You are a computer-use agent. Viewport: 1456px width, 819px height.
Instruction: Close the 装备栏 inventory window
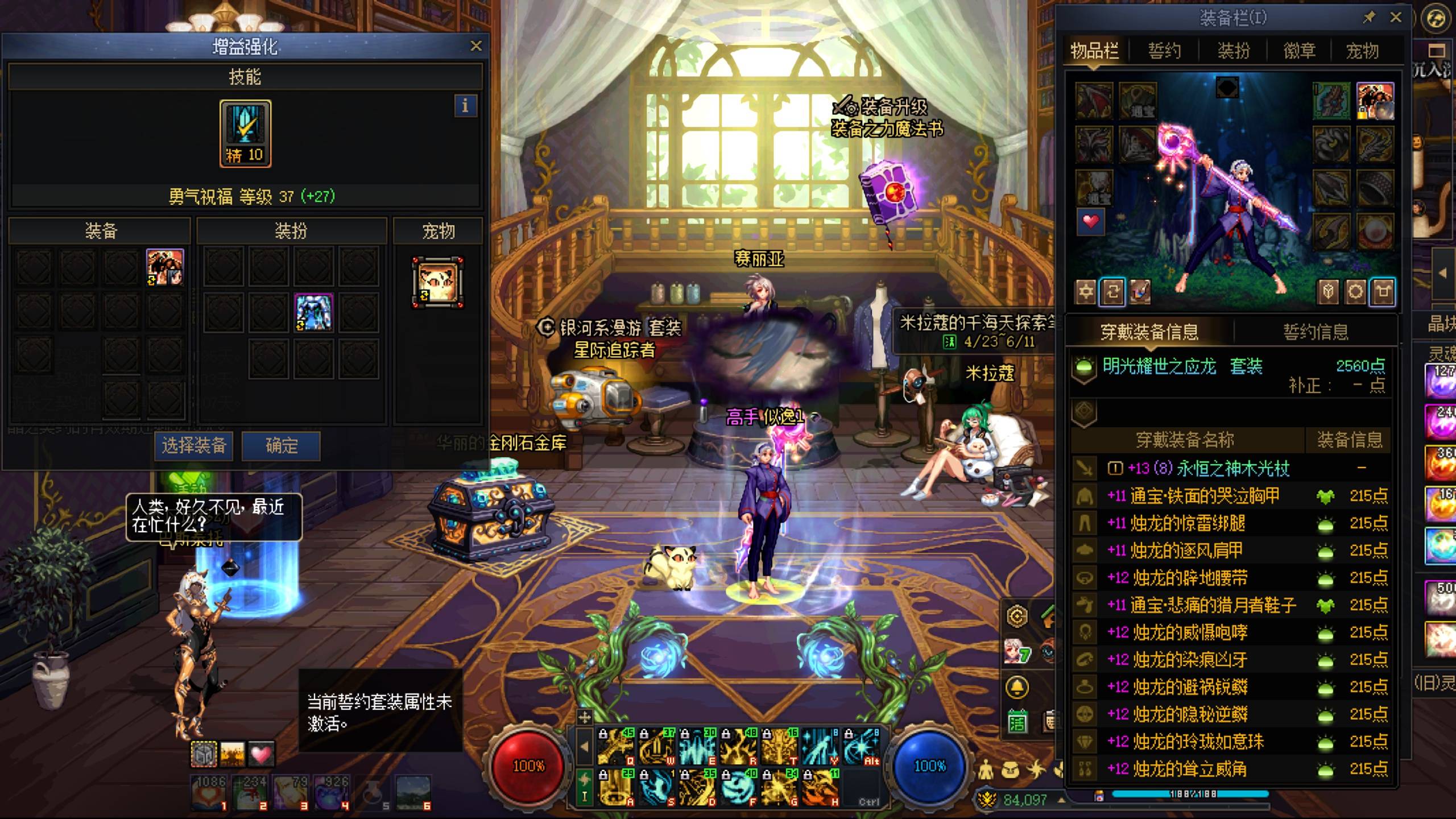(x=1396, y=18)
